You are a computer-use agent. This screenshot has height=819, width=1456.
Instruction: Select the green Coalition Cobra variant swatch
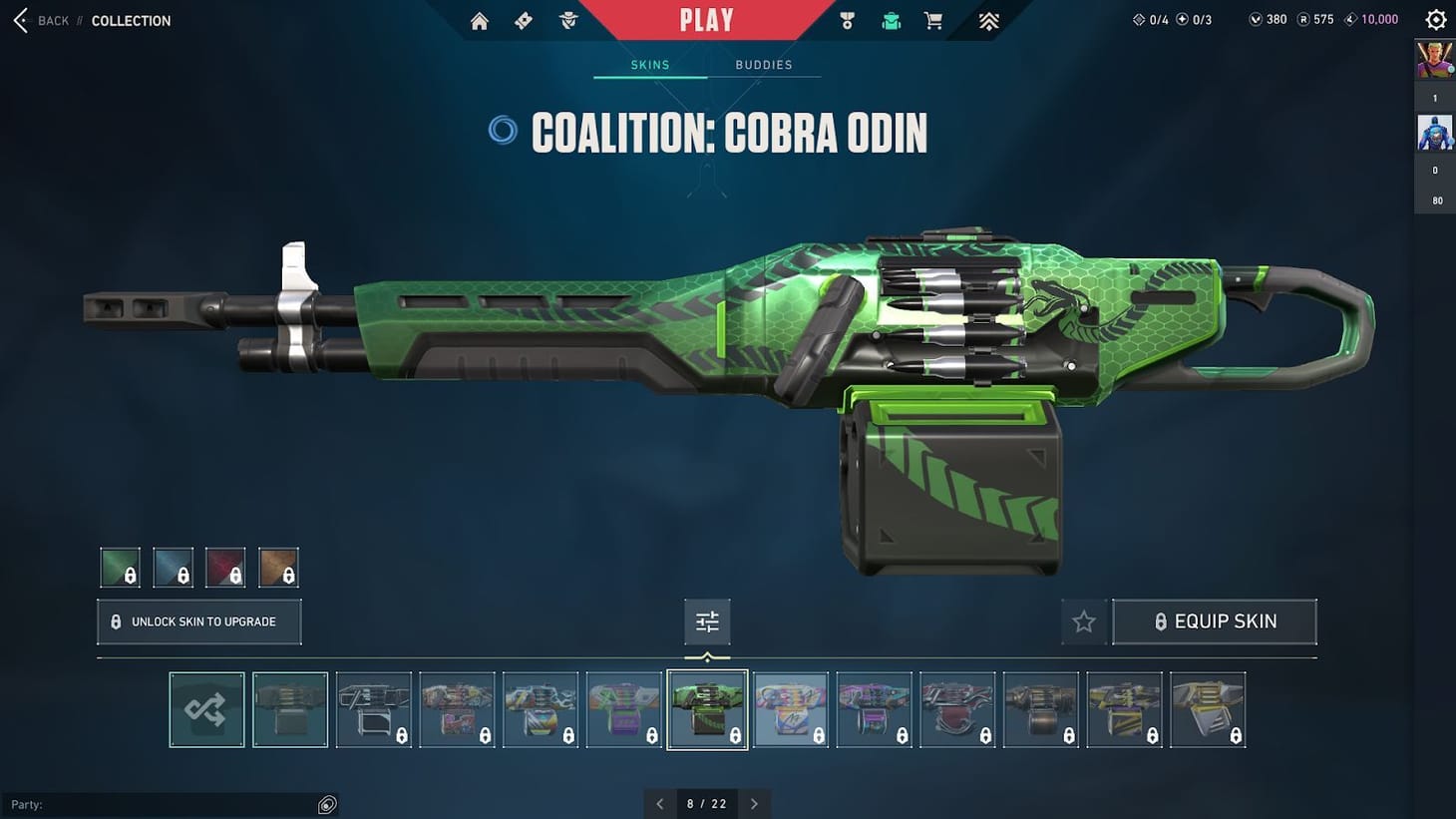pos(119,566)
